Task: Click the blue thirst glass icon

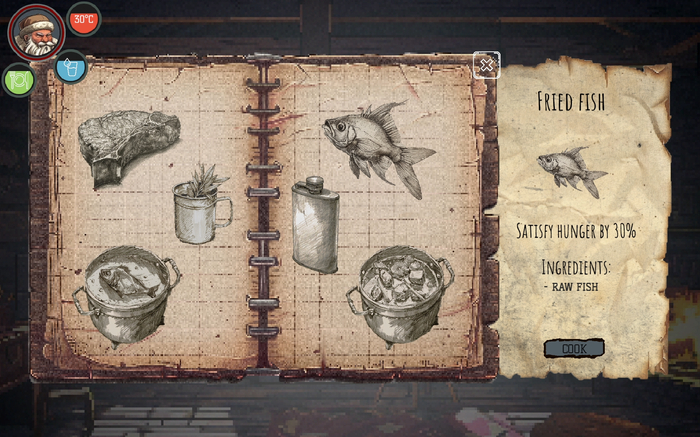Action: (70, 67)
